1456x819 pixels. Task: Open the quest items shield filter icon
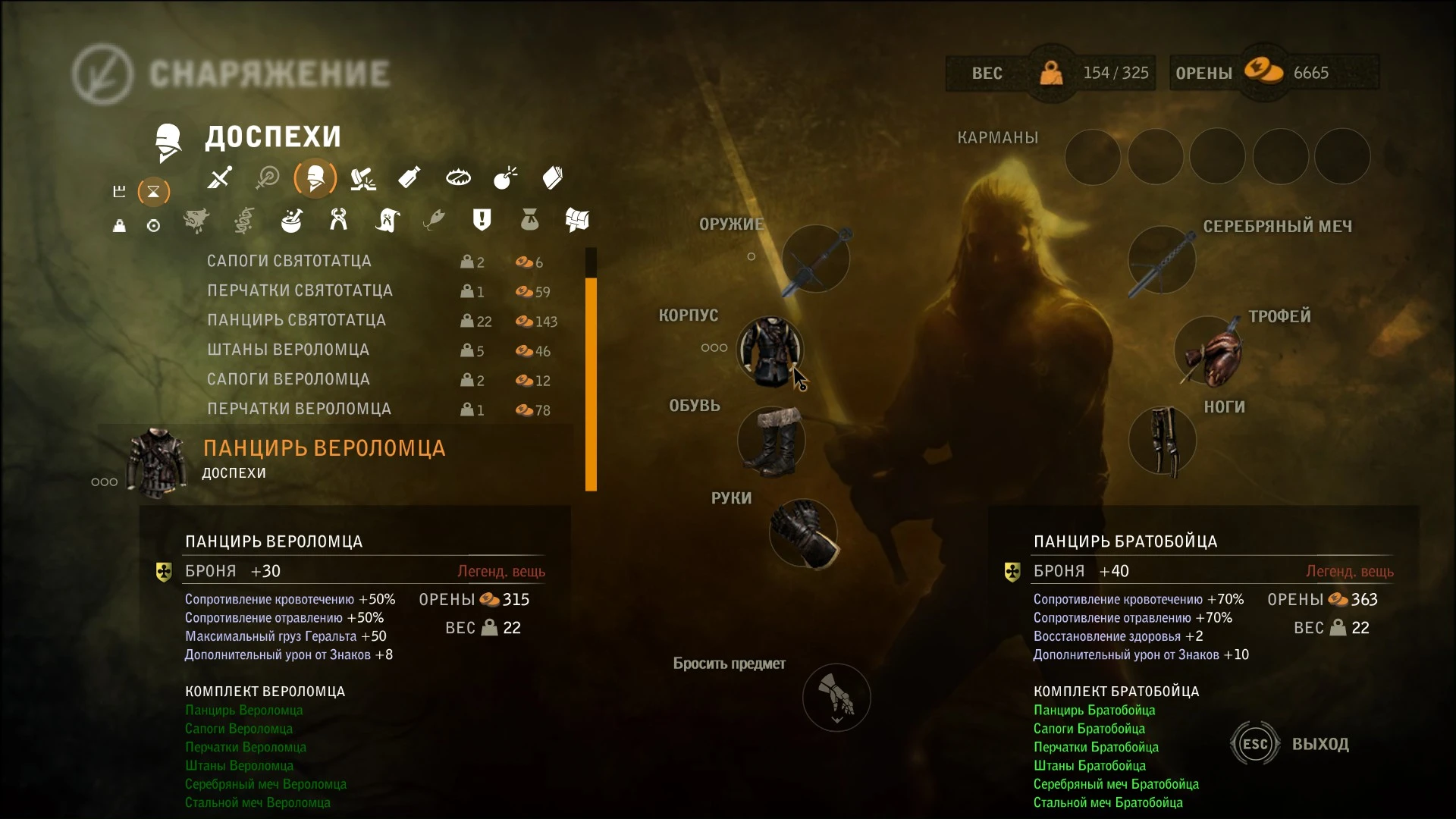coord(483,220)
